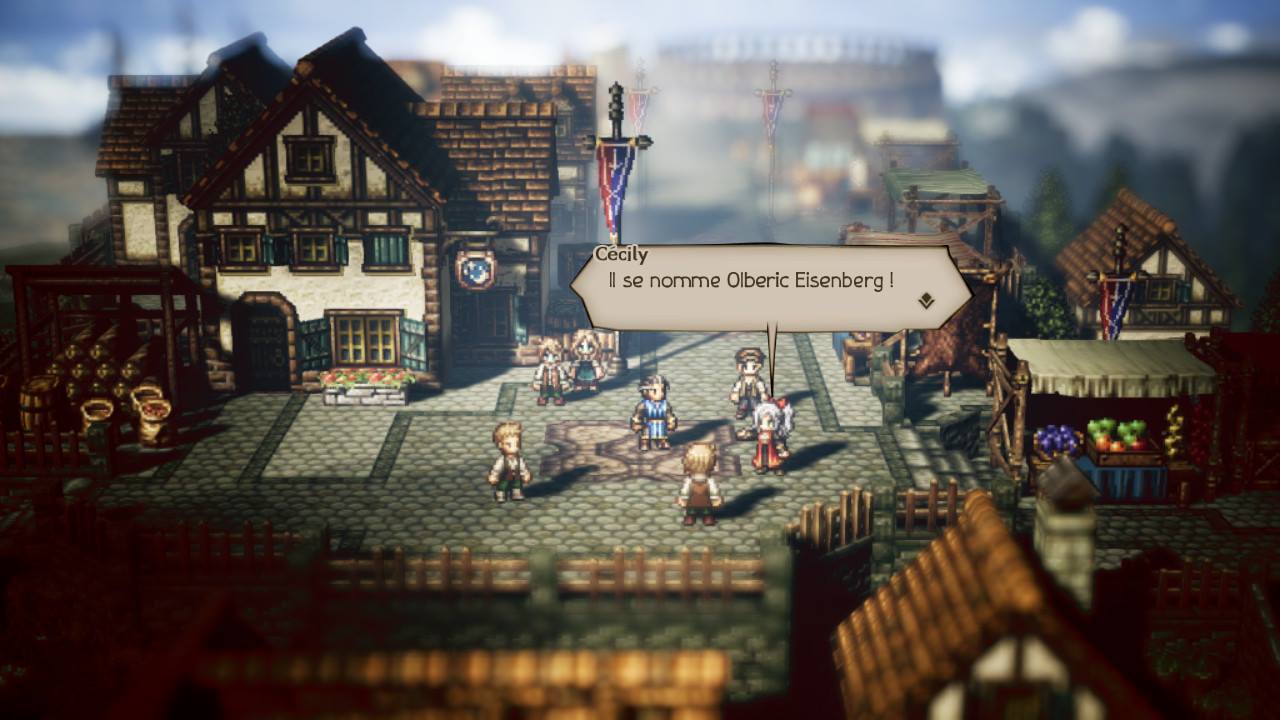Select the crate of purple grapes
Screen dimensions: 1280x720
[1057, 440]
